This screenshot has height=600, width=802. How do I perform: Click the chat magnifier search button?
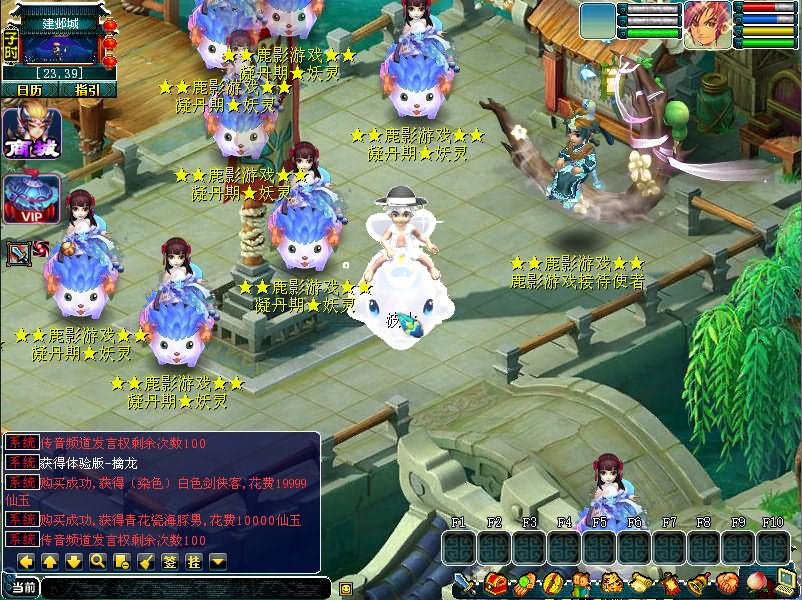pos(97,561)
